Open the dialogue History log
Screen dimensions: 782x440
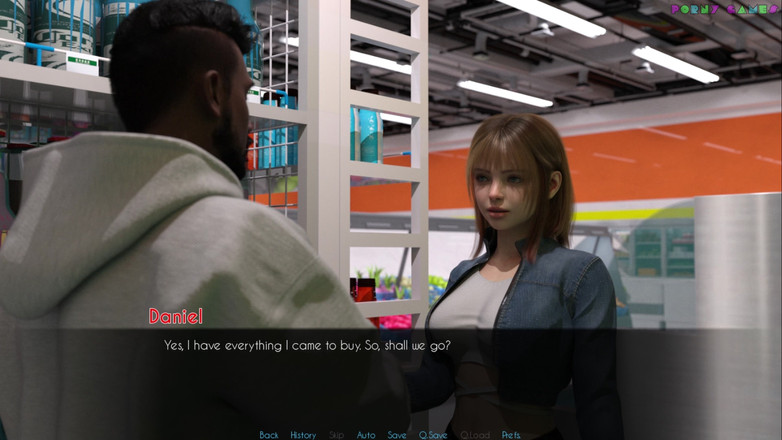[303, 435]
